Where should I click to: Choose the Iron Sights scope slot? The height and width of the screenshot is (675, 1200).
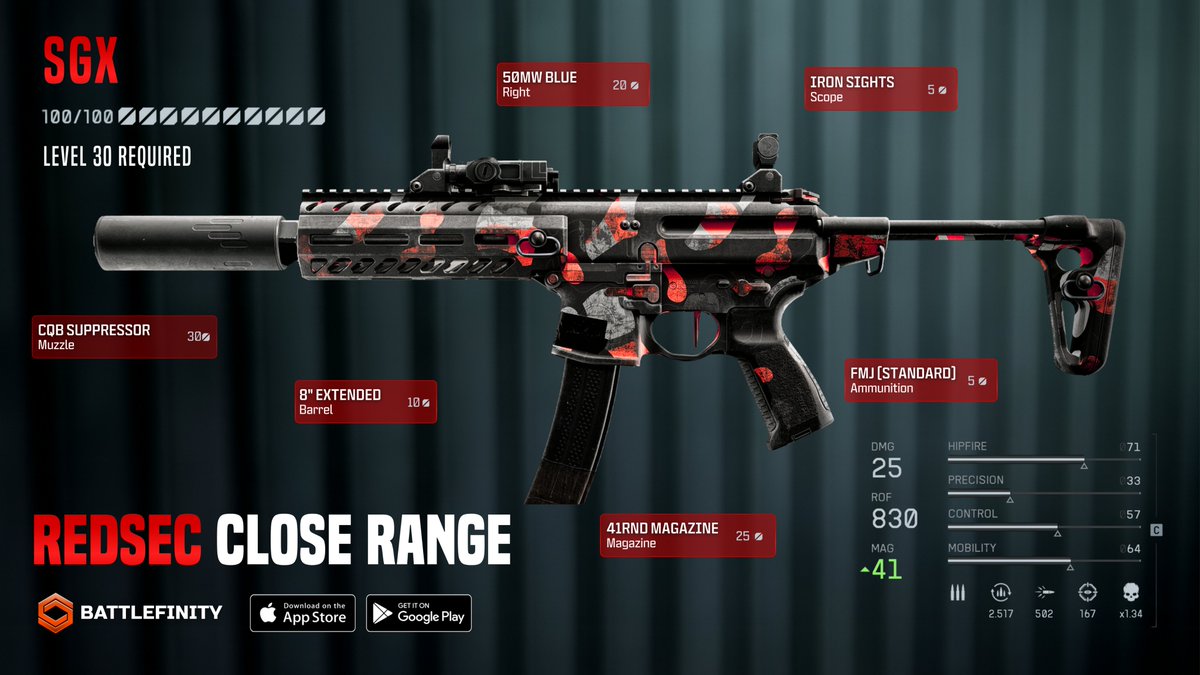(879, 89)
